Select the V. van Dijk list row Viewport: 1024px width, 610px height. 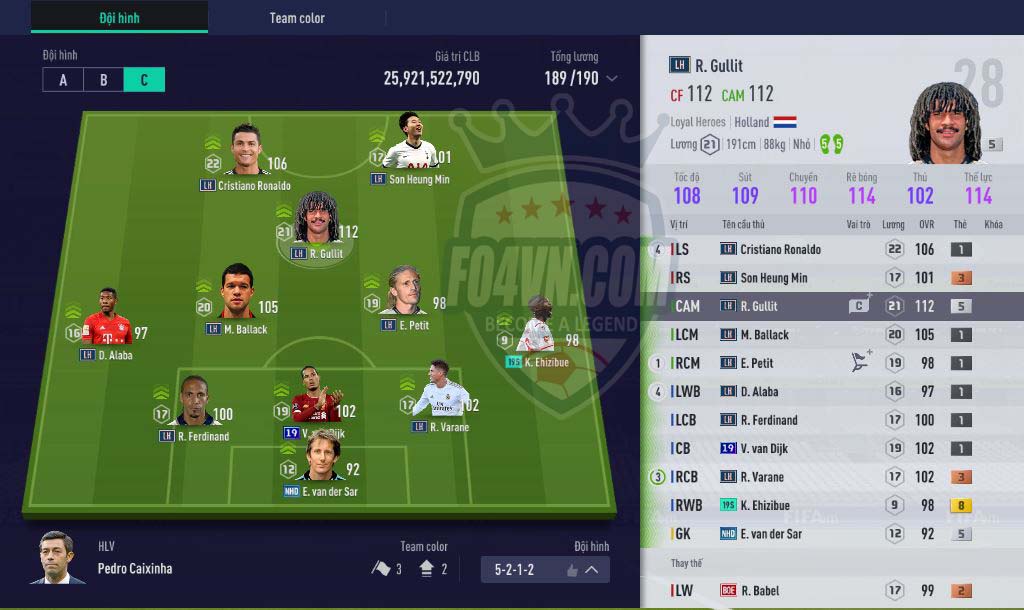point(831,449)
